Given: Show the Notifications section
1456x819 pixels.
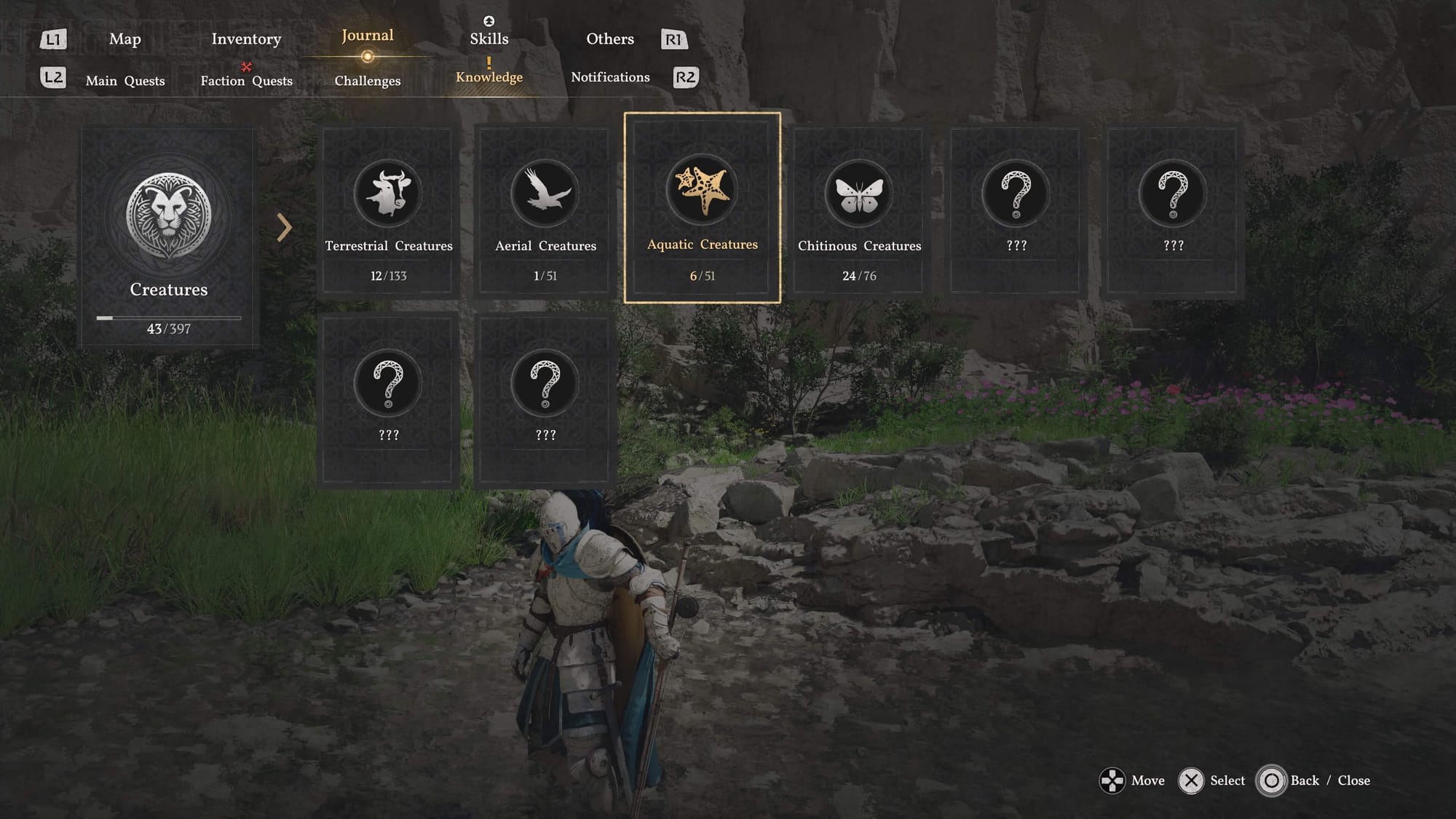Looking at the screenshot, I should click(610, 77).
